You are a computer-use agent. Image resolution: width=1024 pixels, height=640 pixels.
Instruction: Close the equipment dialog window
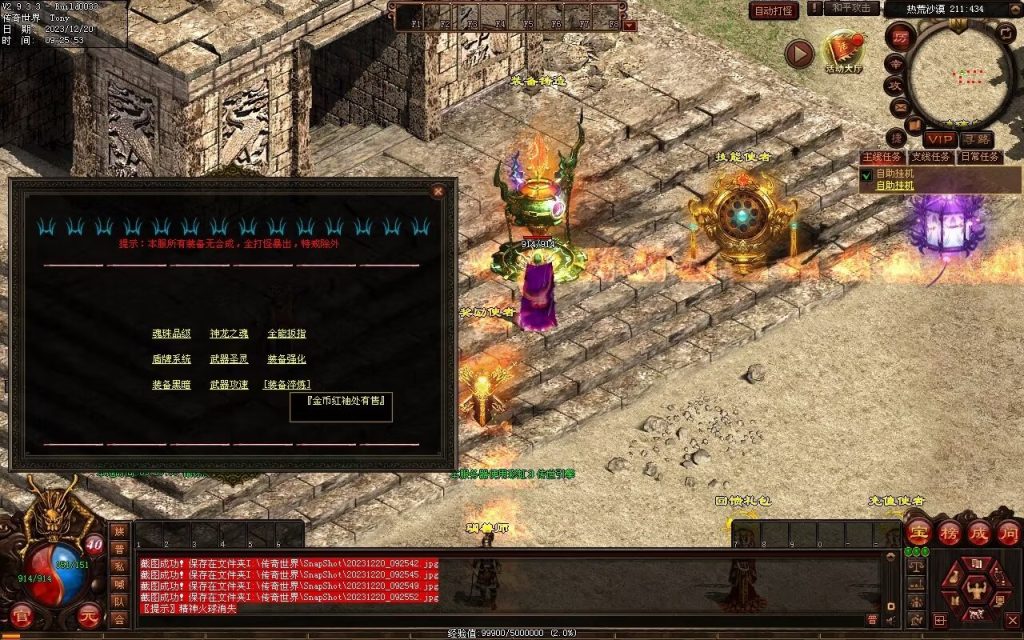437,190
